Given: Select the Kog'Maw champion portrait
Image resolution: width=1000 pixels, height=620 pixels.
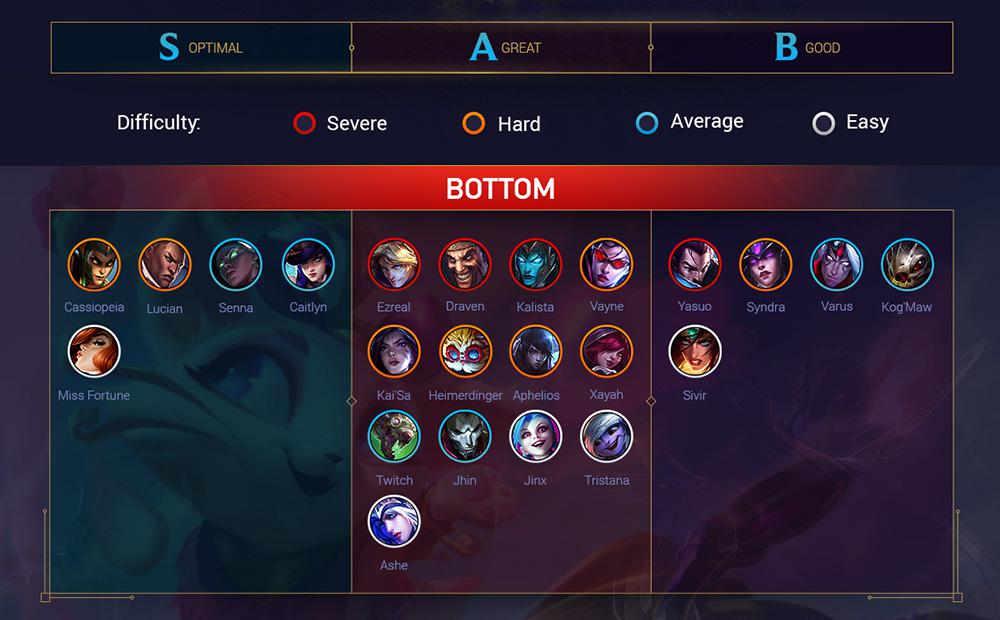Looking at the screenshot, I should [x=907, y=265].
